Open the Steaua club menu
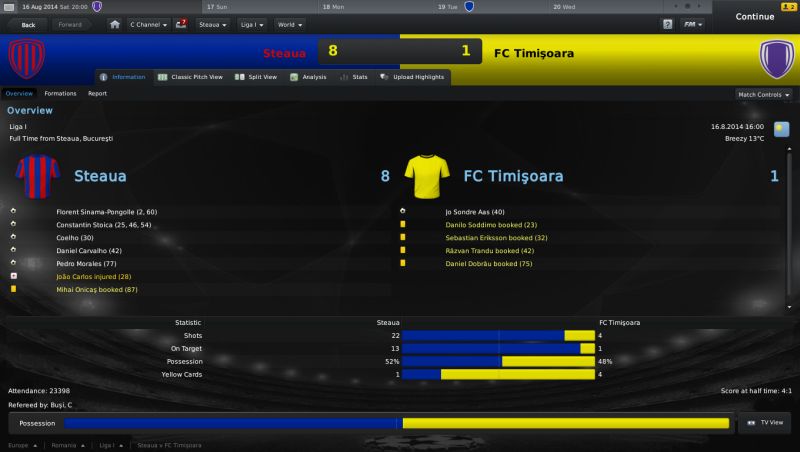The width and height of the screenshot is (800, 452). pyautogui.click(x=212, y=23)
